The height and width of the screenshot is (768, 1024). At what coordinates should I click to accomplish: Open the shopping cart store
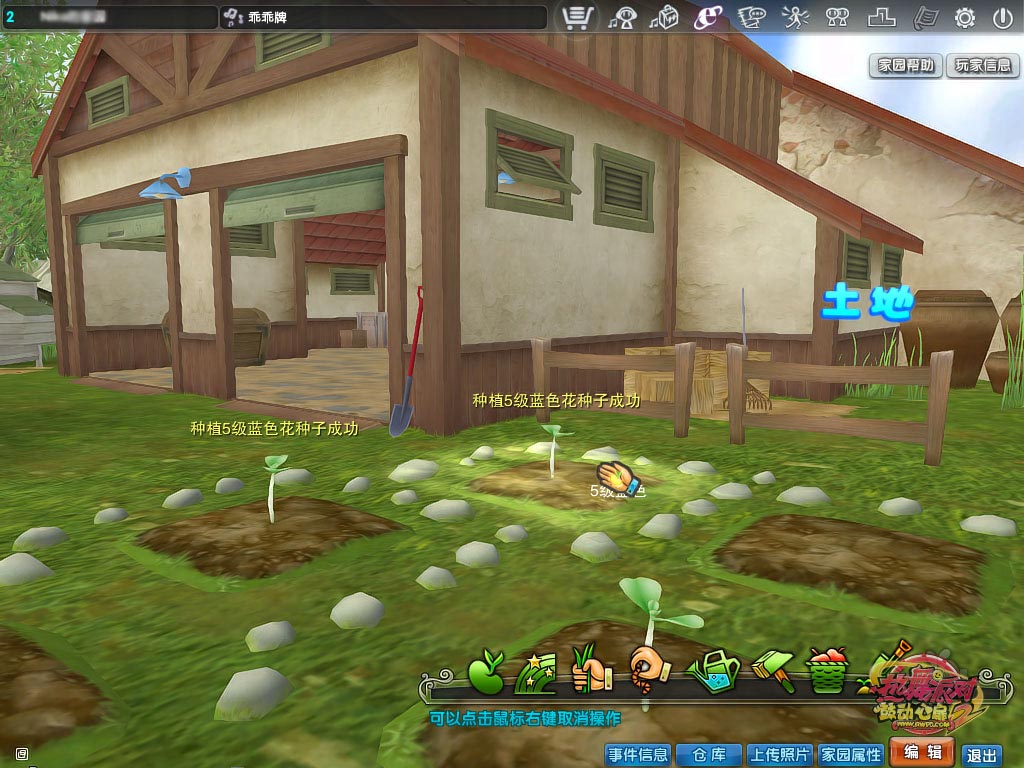(x=579, y=17)
